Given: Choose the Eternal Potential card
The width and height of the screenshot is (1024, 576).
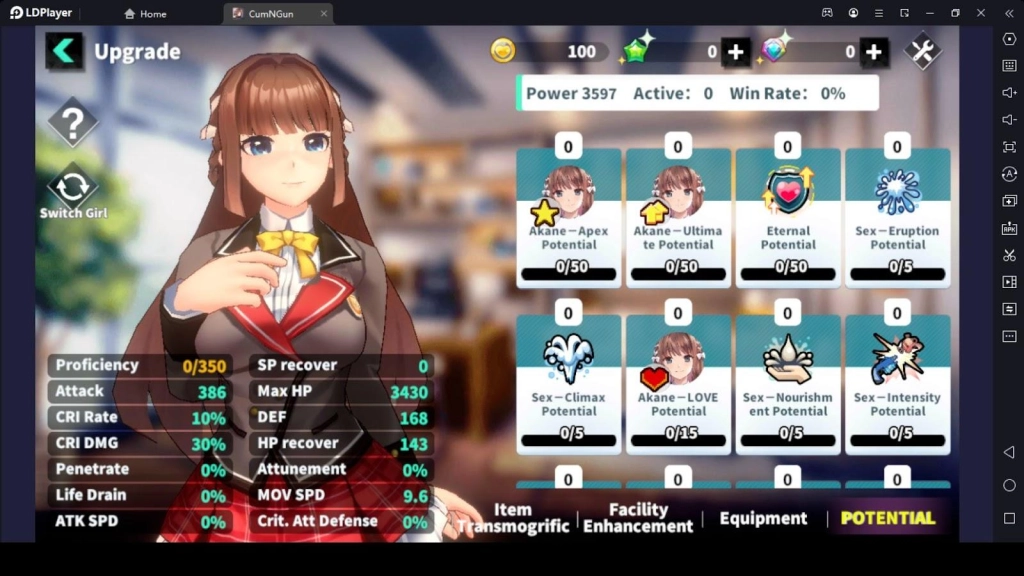Looking at the screenshot, I should coord(788,218).
